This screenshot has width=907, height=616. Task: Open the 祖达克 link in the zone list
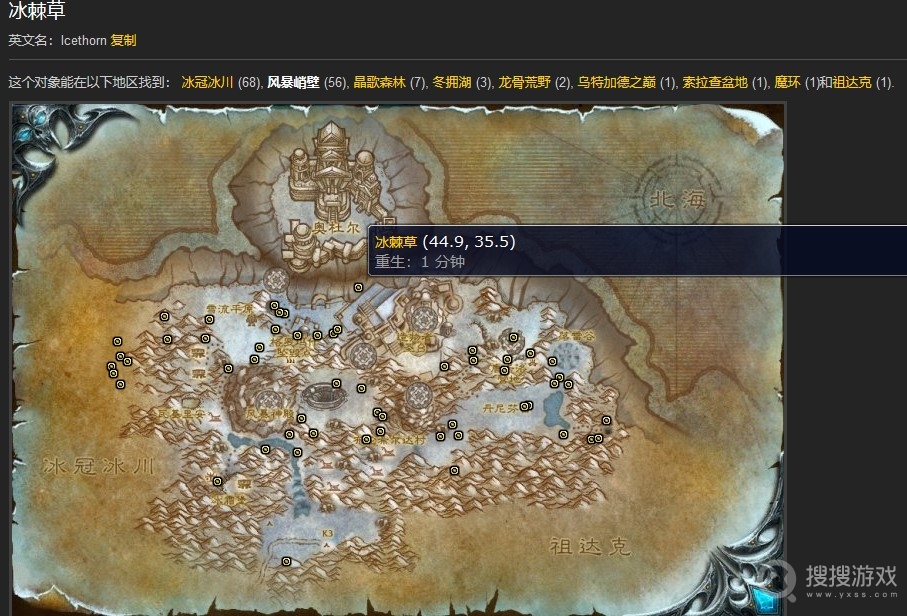(x=852, y=82)
